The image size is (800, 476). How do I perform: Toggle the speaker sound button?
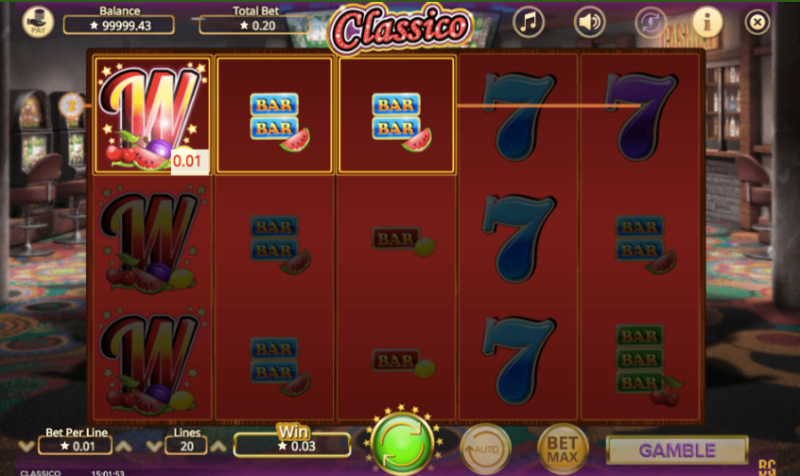590,21
